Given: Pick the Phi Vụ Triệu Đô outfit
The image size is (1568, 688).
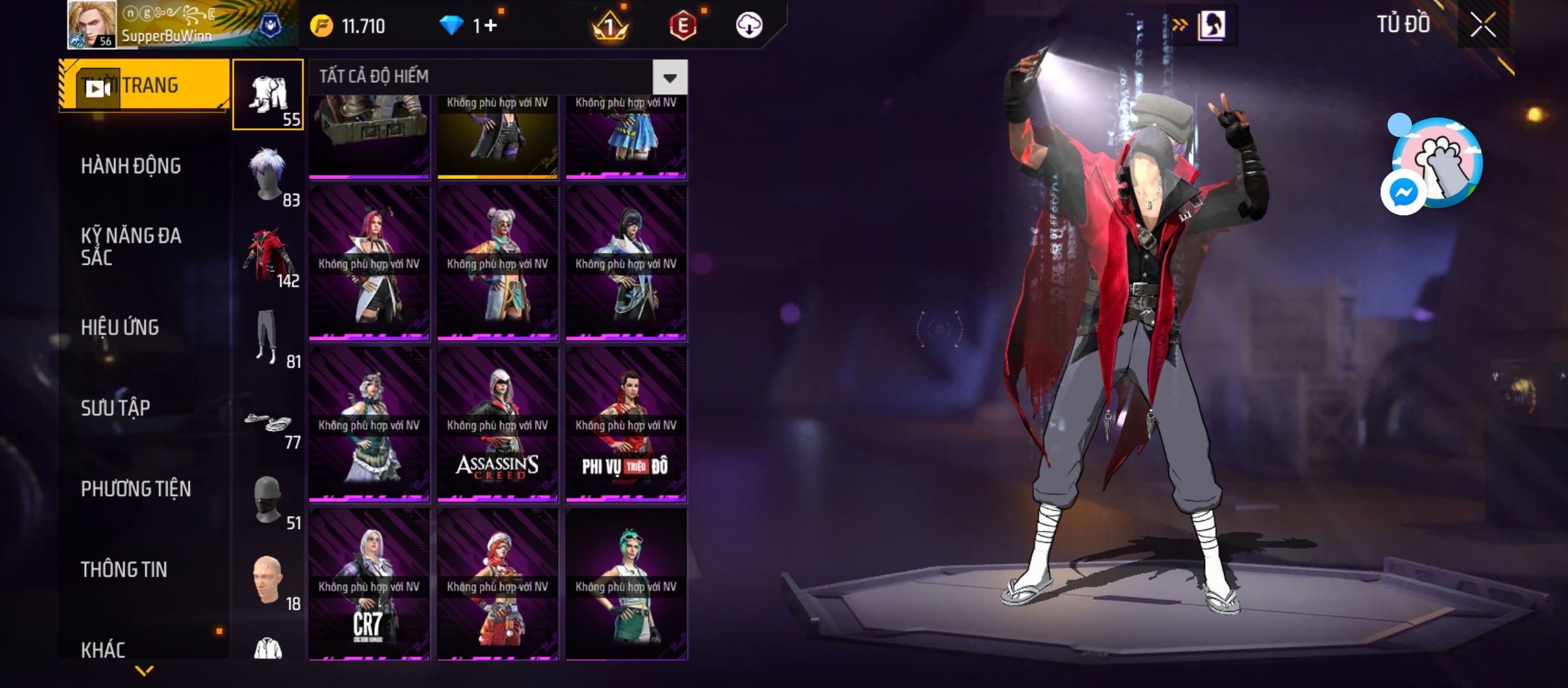Looking at the screenshot, I should 626,424.
